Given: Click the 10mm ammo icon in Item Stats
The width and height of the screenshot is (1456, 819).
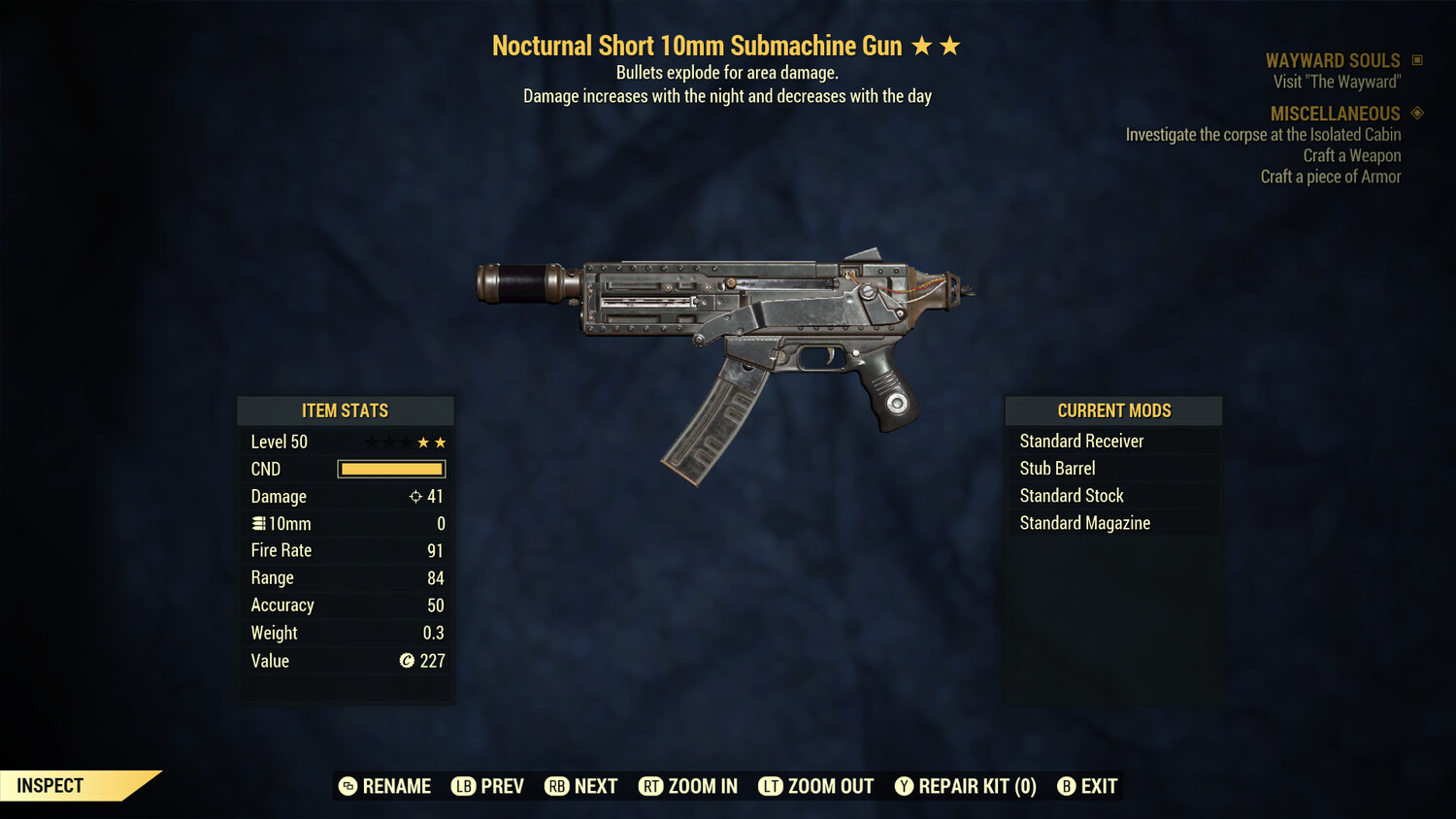Looking at the screenshot, I should [260, 523].
